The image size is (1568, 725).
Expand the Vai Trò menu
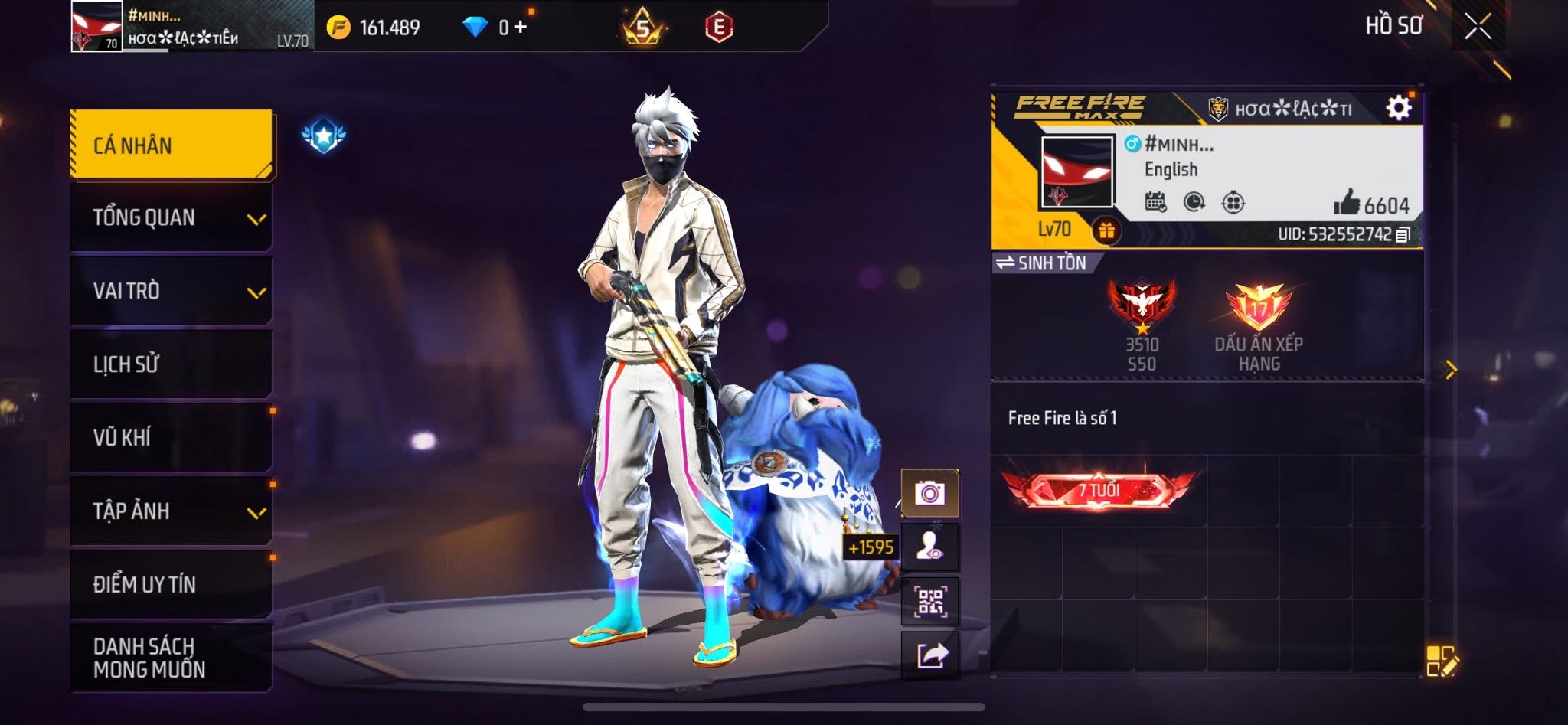[171, 292]
